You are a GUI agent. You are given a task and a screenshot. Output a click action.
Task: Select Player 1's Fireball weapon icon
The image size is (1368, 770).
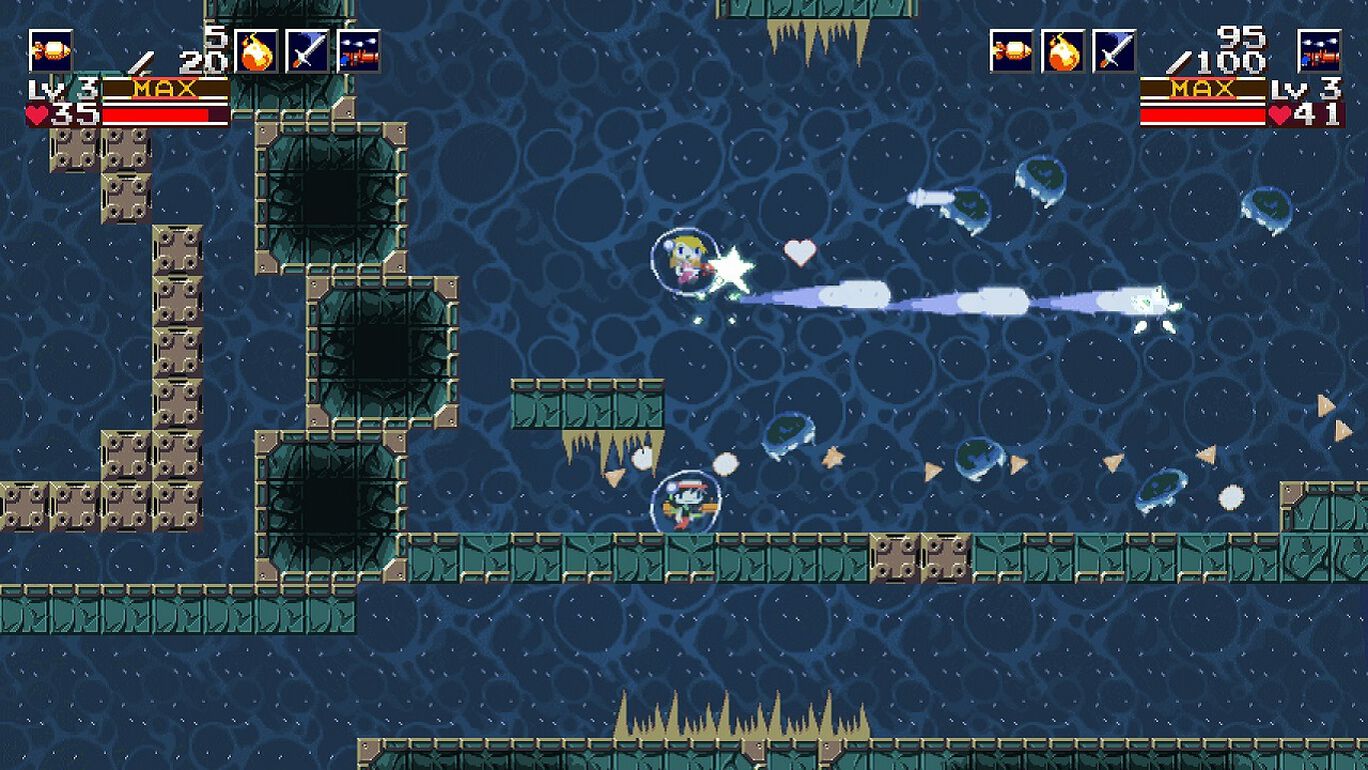[x=255, y=52]
